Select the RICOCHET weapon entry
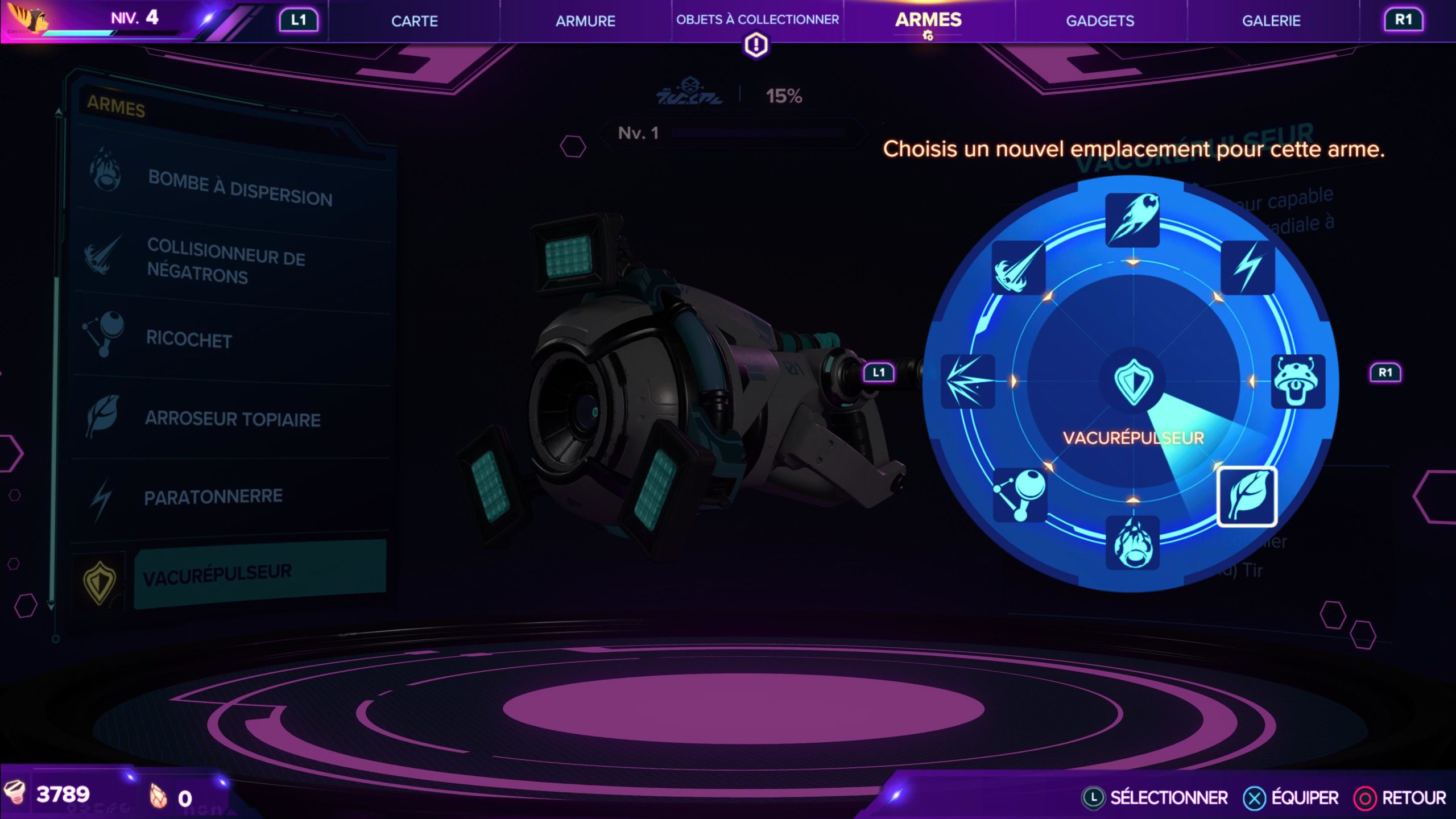This screenshot has height=819, width=1456. pos(189,339)
